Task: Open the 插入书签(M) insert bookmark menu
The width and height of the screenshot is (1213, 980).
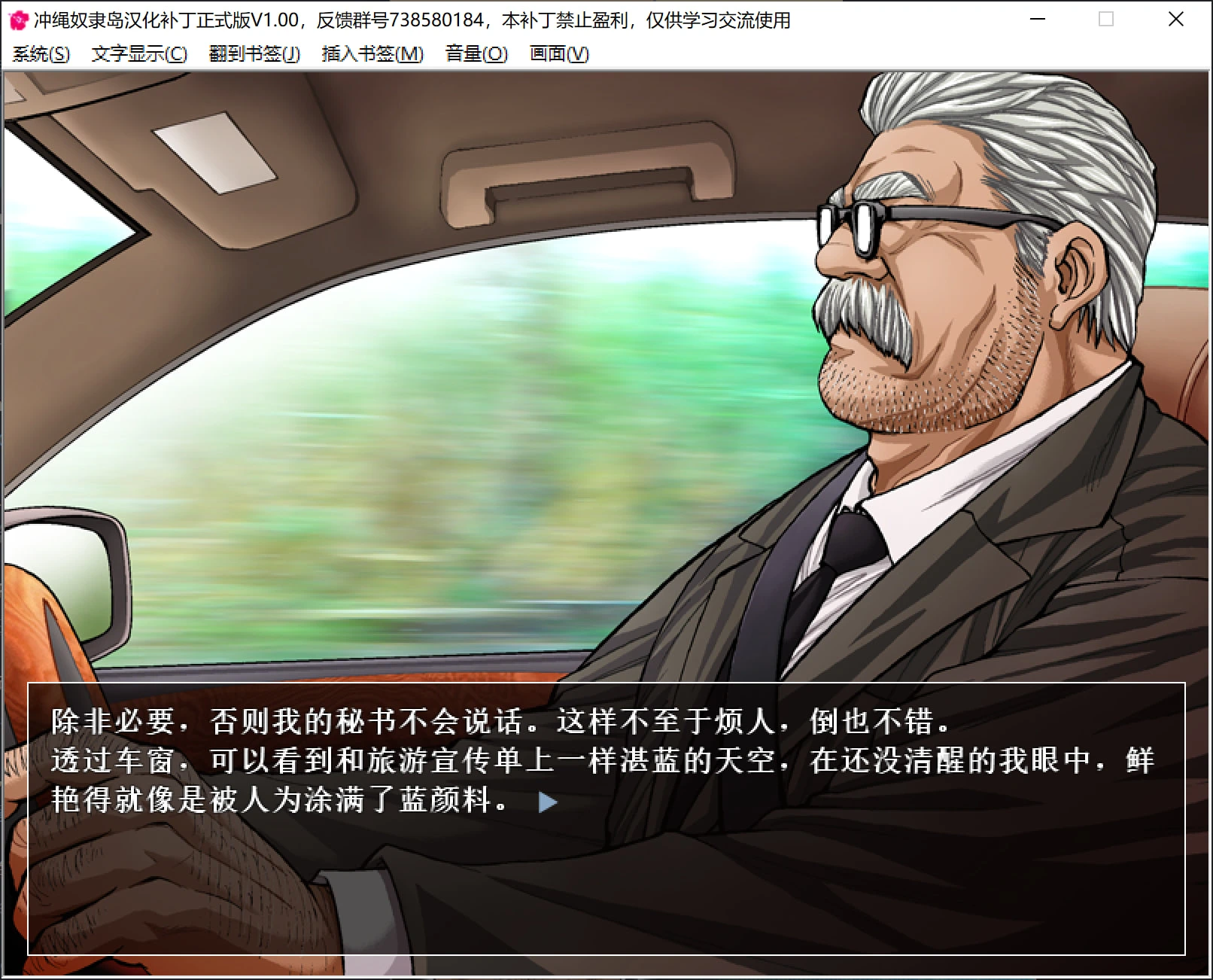Action: pos(370,53)
